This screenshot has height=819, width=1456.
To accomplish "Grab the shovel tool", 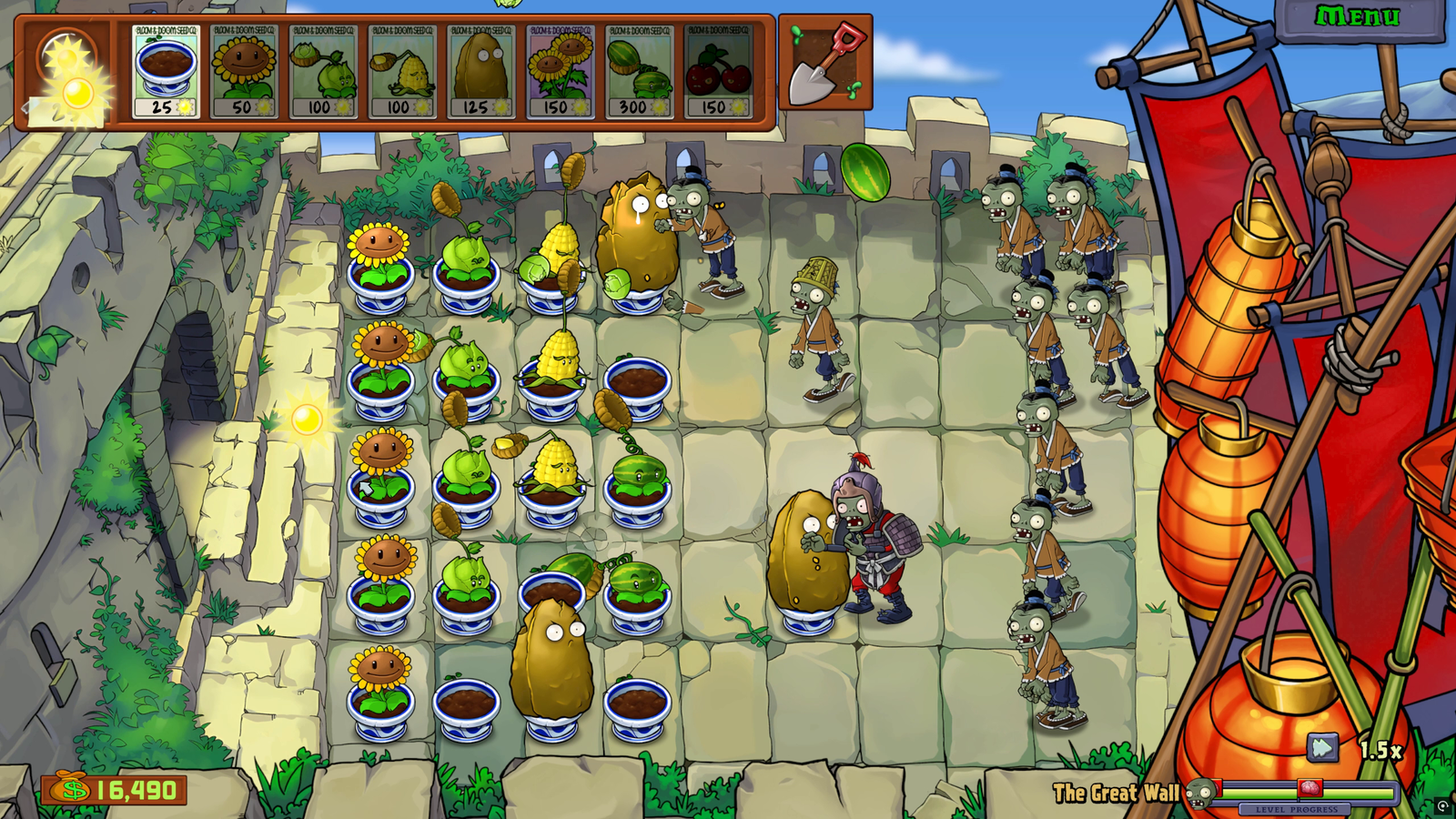I will tap(824, 63).
